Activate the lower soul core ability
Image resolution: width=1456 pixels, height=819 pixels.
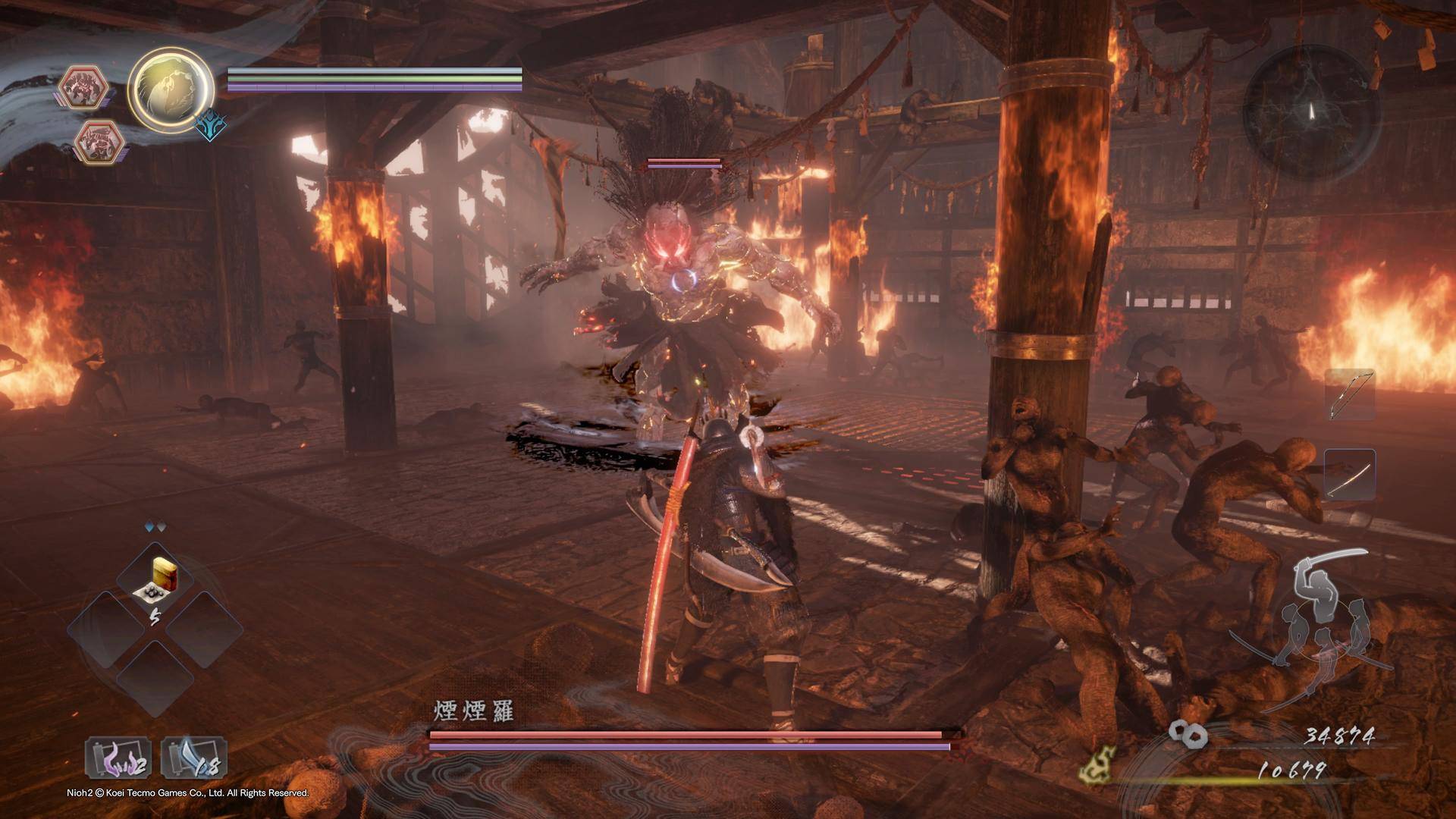click(99, 141)
